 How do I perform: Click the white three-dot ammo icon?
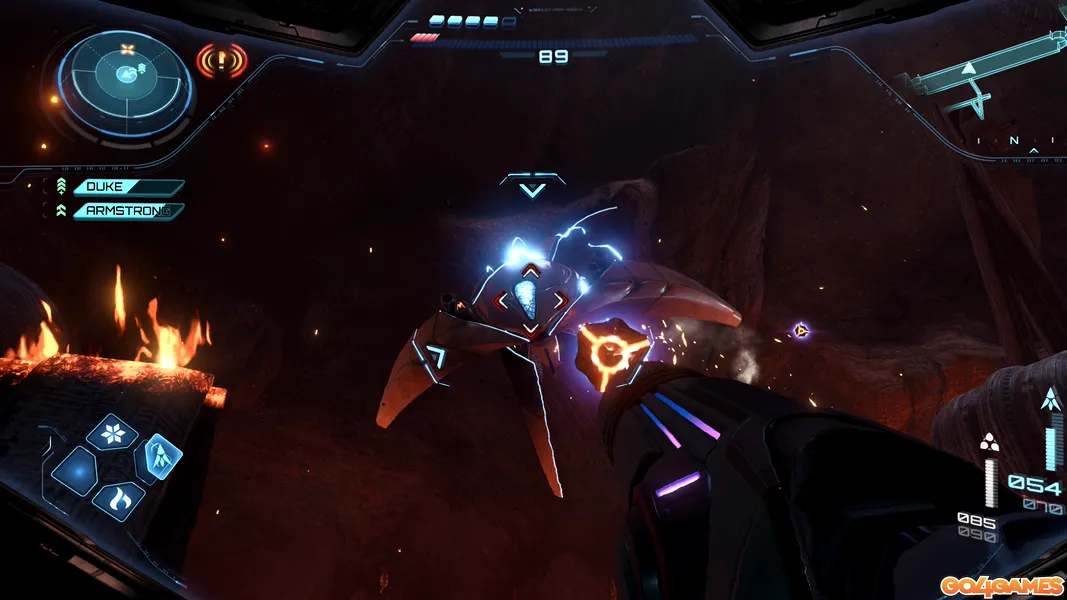click(x=990, y=443)
